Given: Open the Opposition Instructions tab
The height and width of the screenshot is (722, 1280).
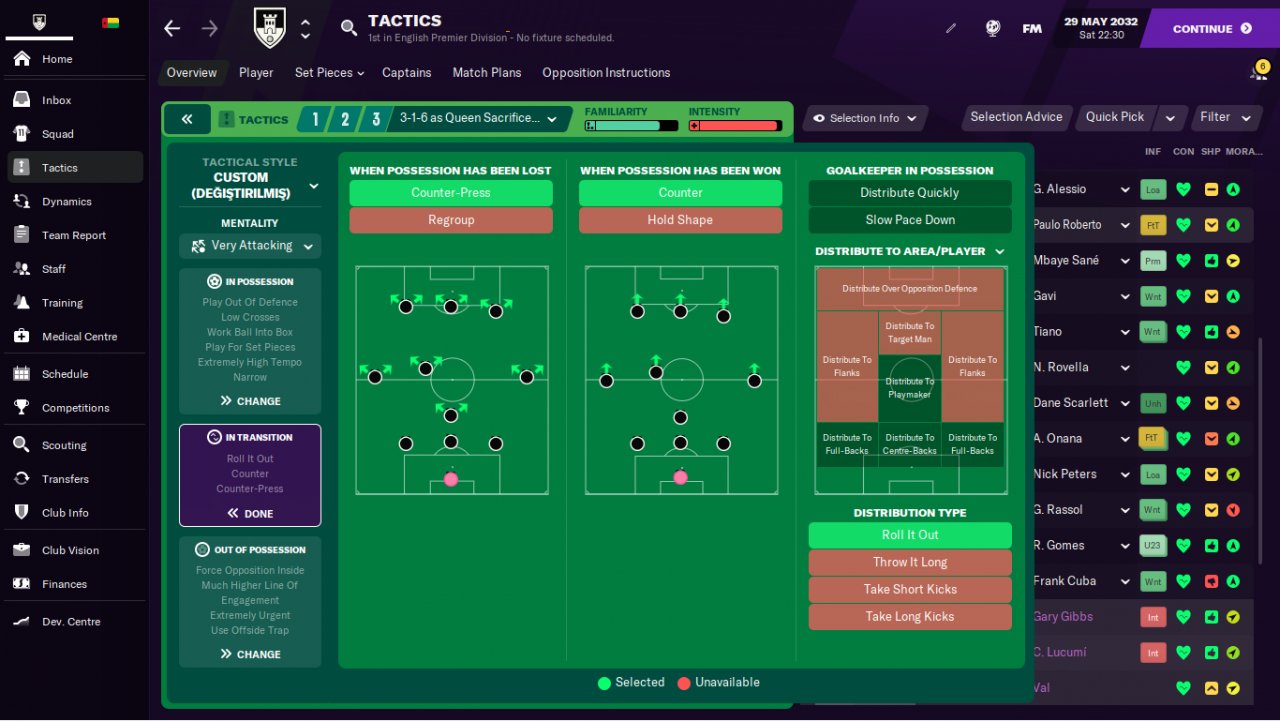Looking at the screenshot, I should point(606,73).
